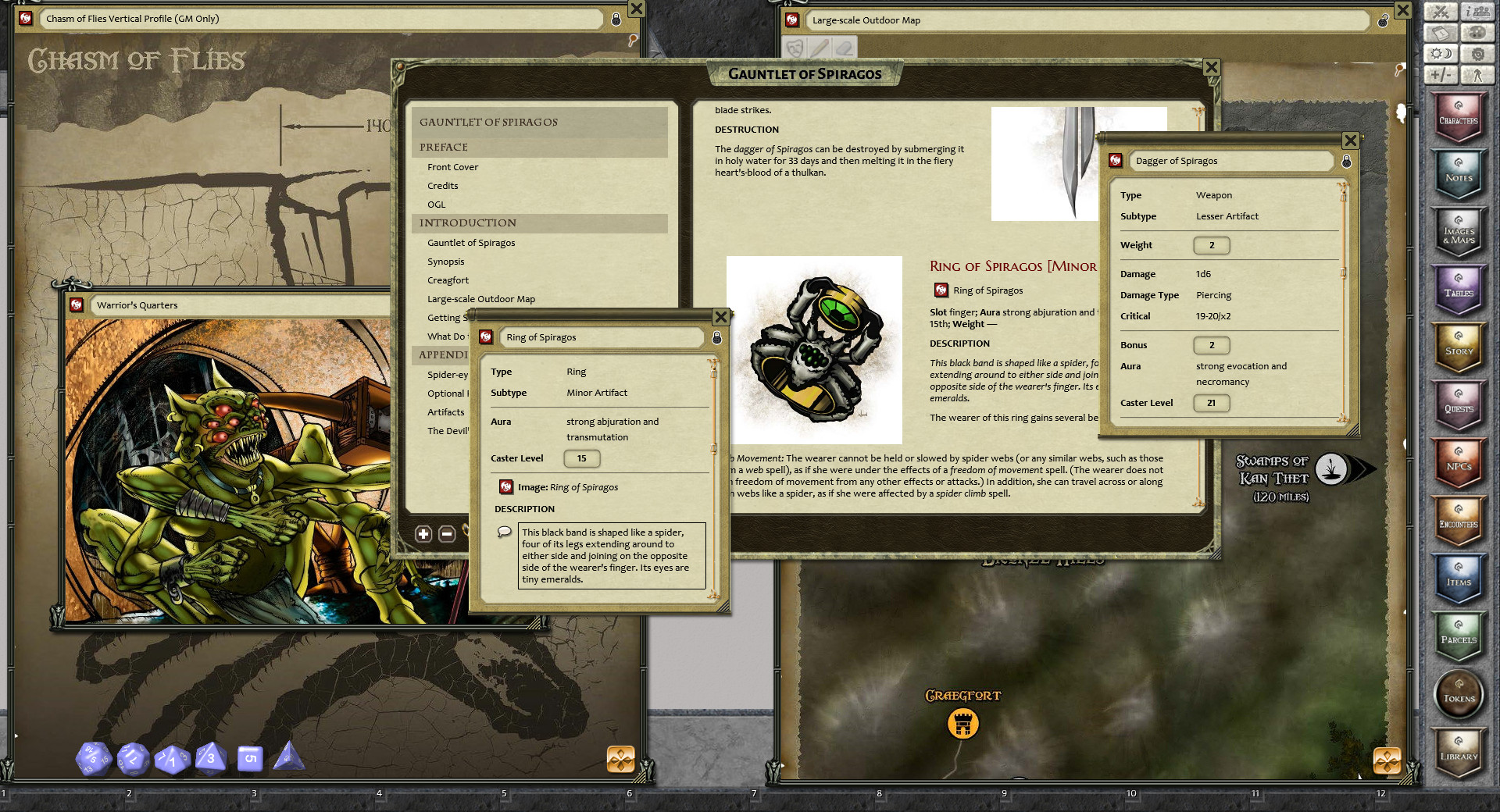The width and height of the screenshot is (1500, 812).
Task: Open the +/- modifiers box
Action: (1441, 75)
